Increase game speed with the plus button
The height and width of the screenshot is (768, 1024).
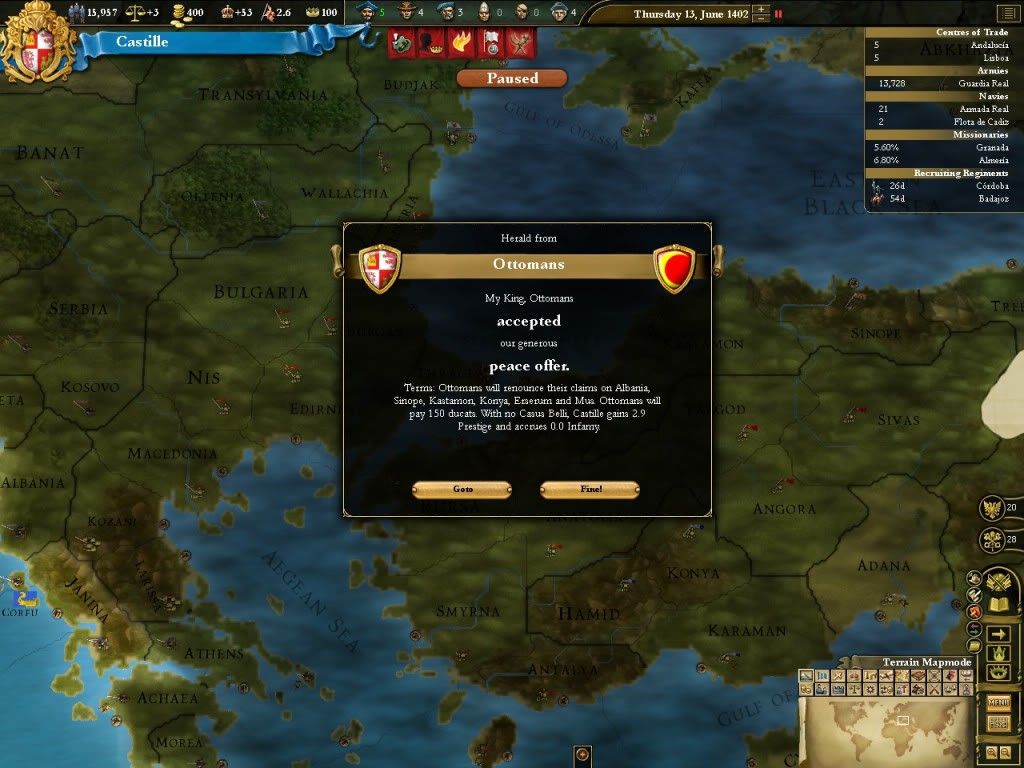pos(762,9)
